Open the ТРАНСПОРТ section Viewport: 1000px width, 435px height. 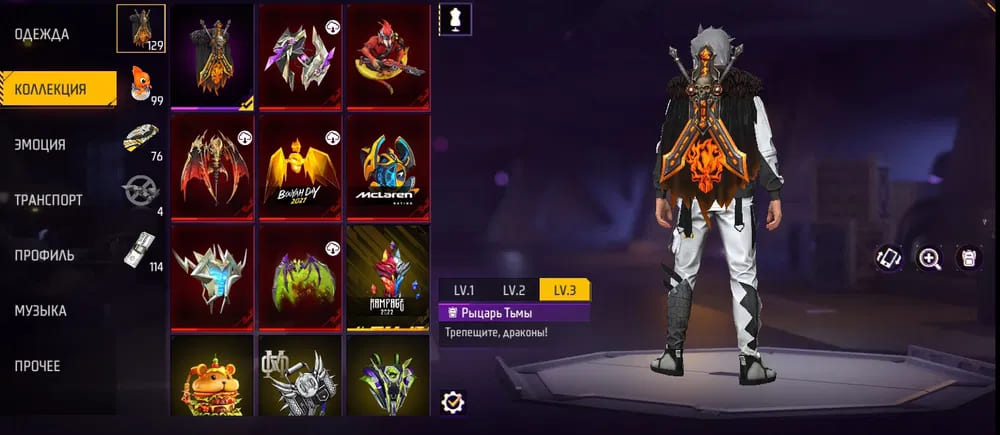[49, 199]
